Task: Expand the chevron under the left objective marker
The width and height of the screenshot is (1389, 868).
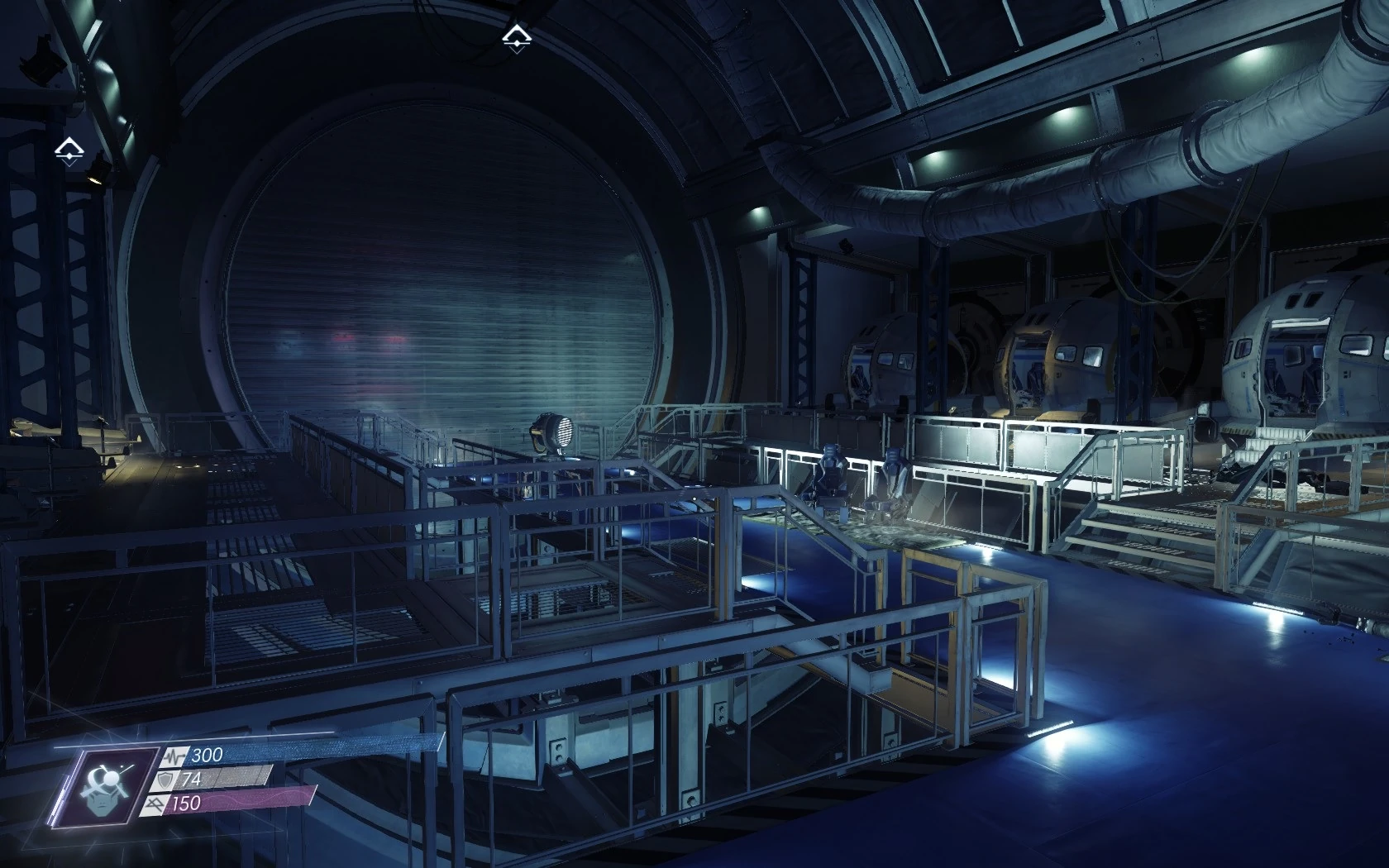Action: (70, 163)
